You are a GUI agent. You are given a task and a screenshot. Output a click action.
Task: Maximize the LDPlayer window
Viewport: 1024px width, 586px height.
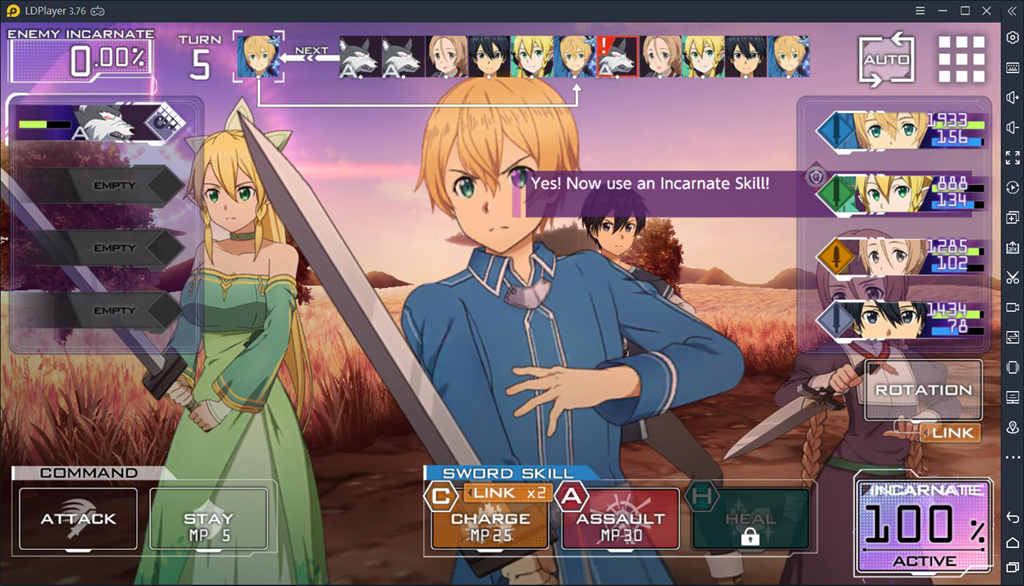pos(965,10)
